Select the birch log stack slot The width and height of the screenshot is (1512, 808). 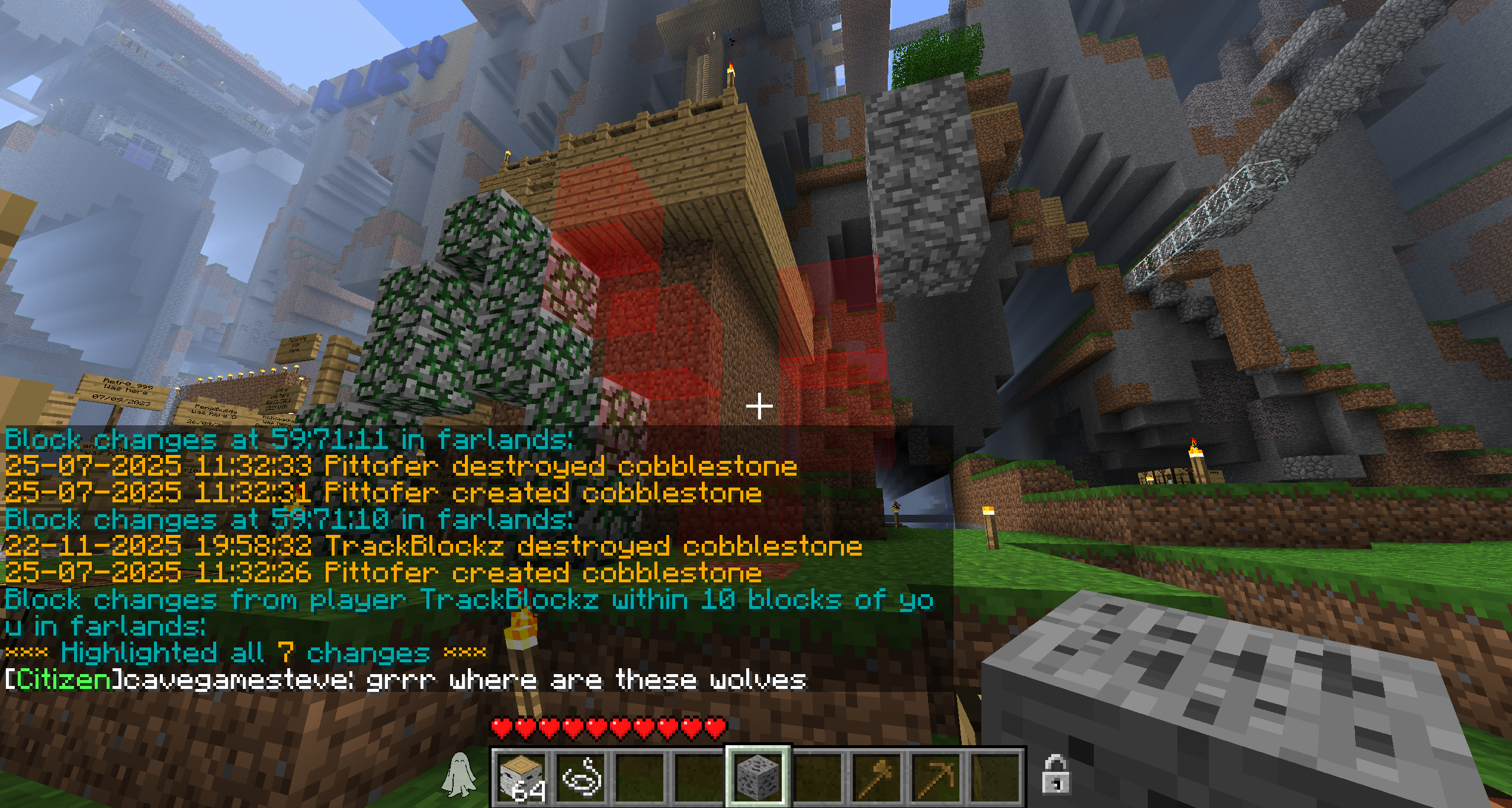522,776
